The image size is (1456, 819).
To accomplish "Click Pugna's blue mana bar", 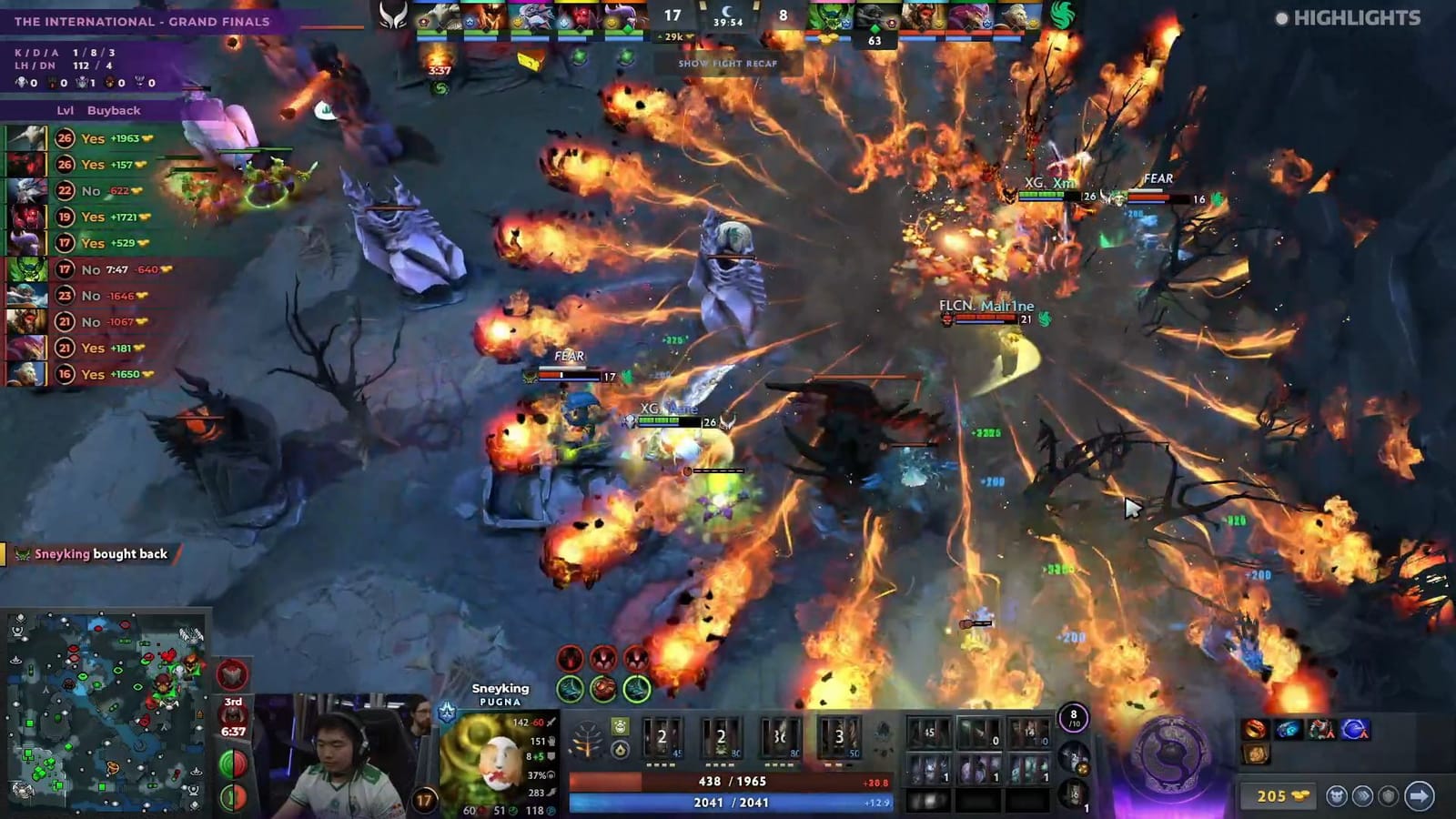I will coord(728,803).
